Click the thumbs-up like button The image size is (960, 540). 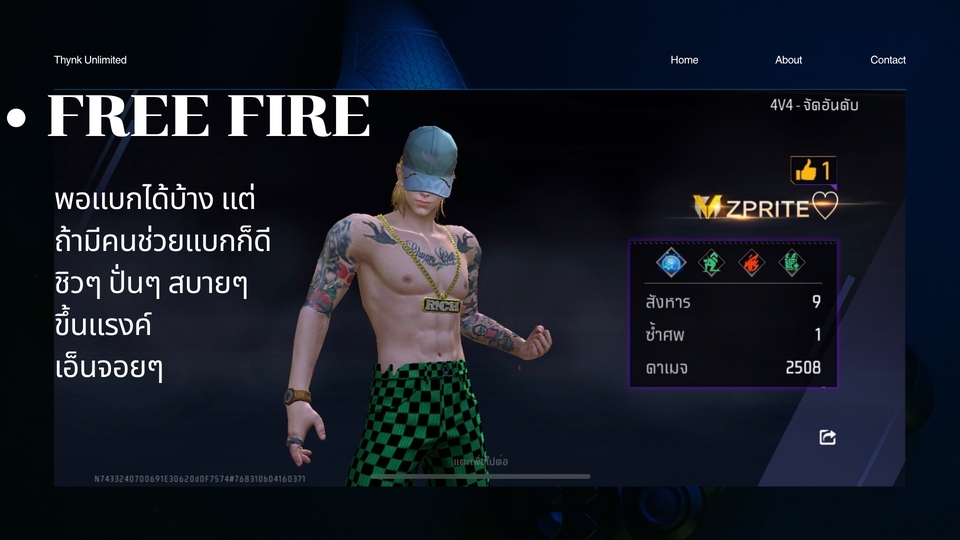tap(813, 171)
